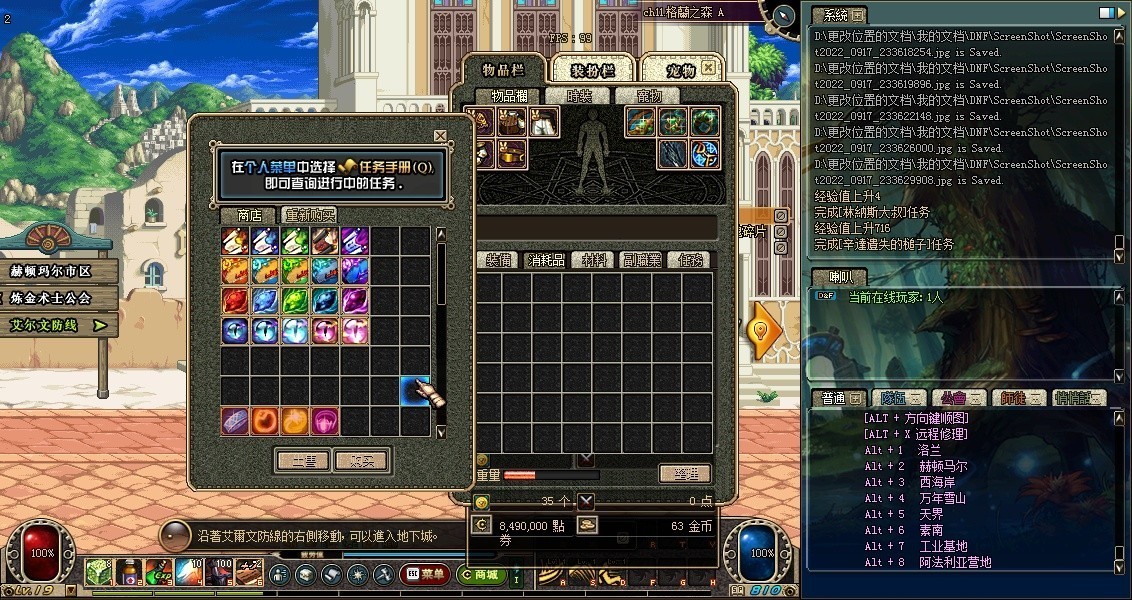Select the red gem item in the shop
This screenshot has width=1132, height=600.
(x=235, y=300)
